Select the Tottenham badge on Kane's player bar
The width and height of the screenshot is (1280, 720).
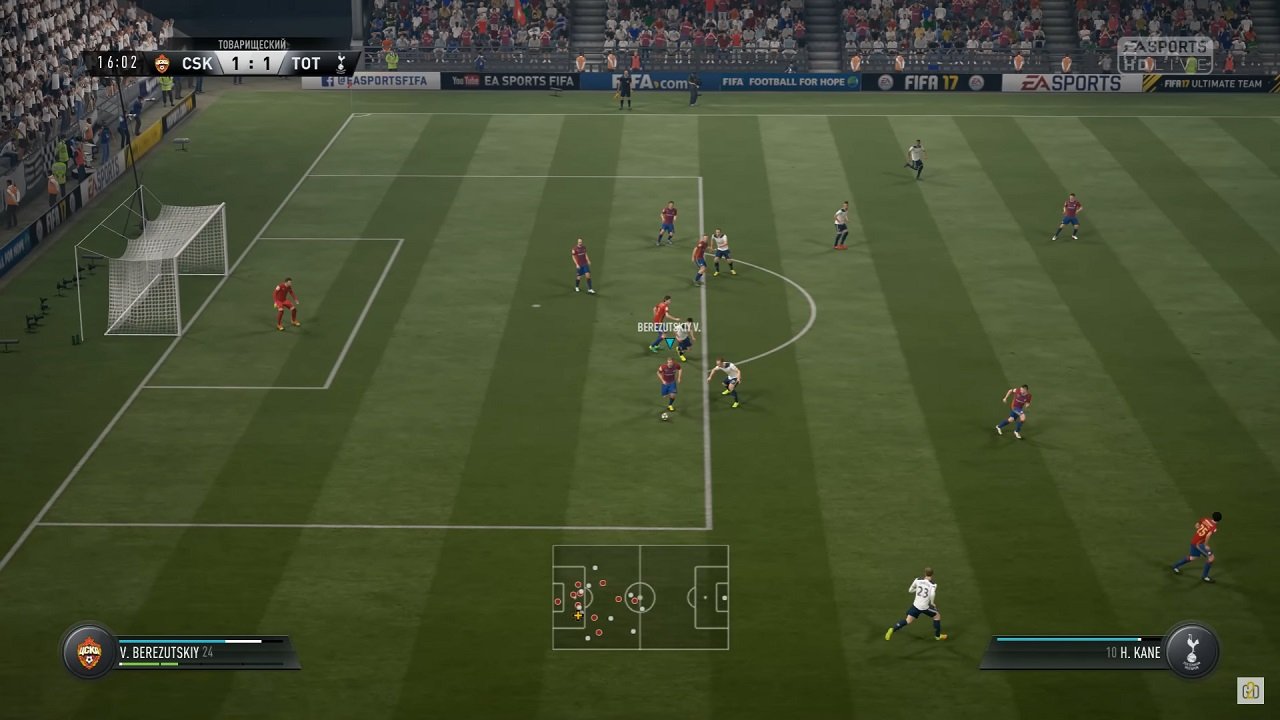tap(1192, 650)
